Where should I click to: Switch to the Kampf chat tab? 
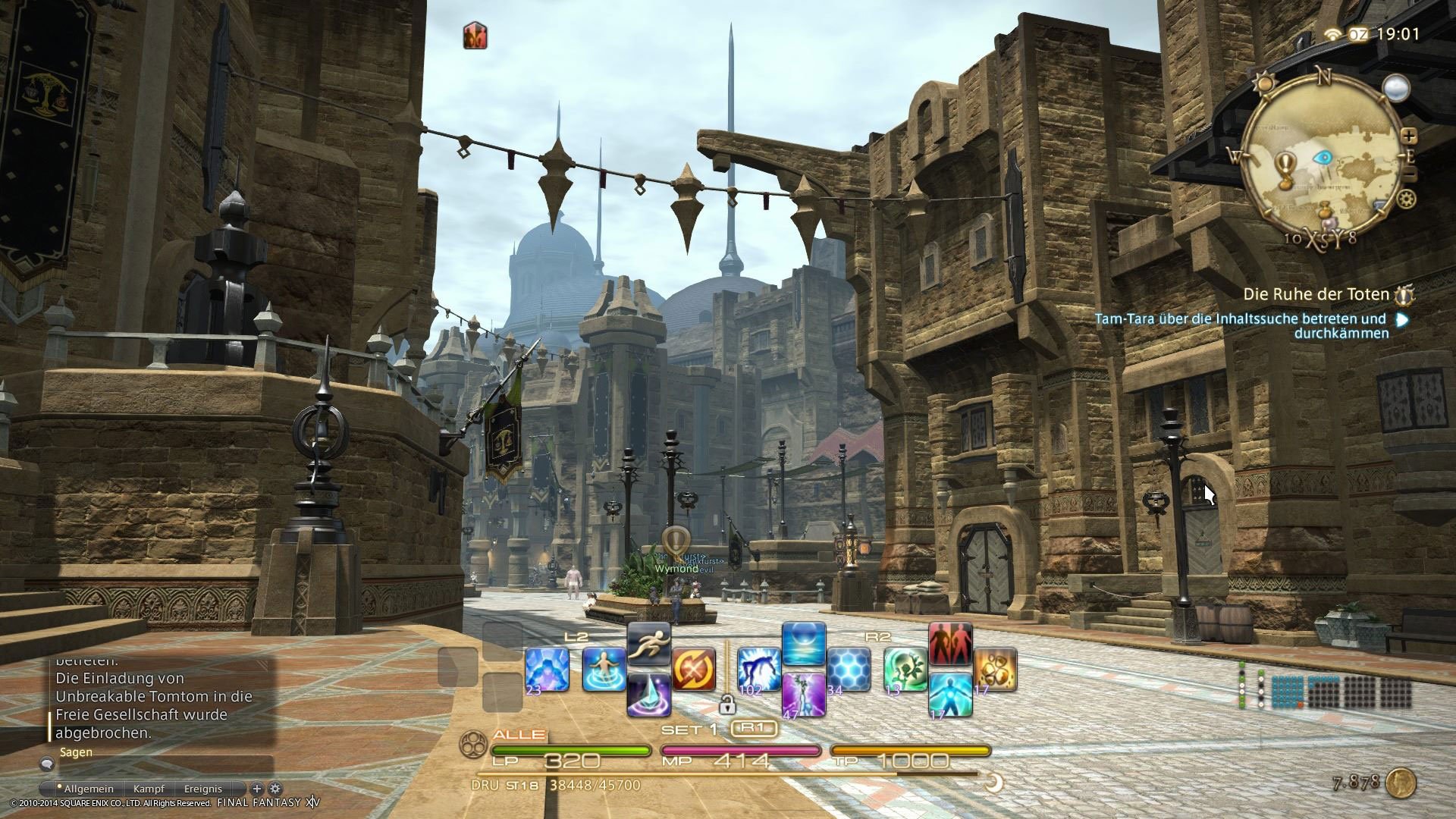pos(149,789)
